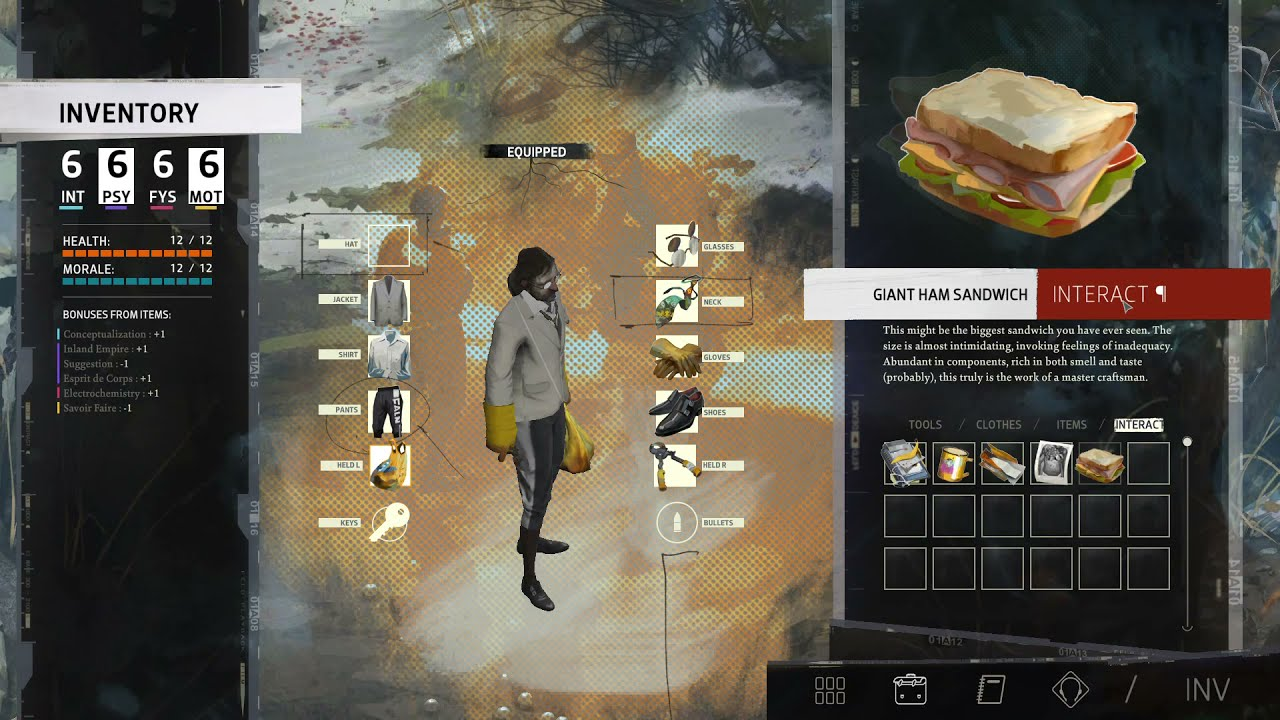The width and height of the screenshot is (1280, 720).
Task: Open the briefcase icon in bottom bar
Action: [x=910, y=690]
